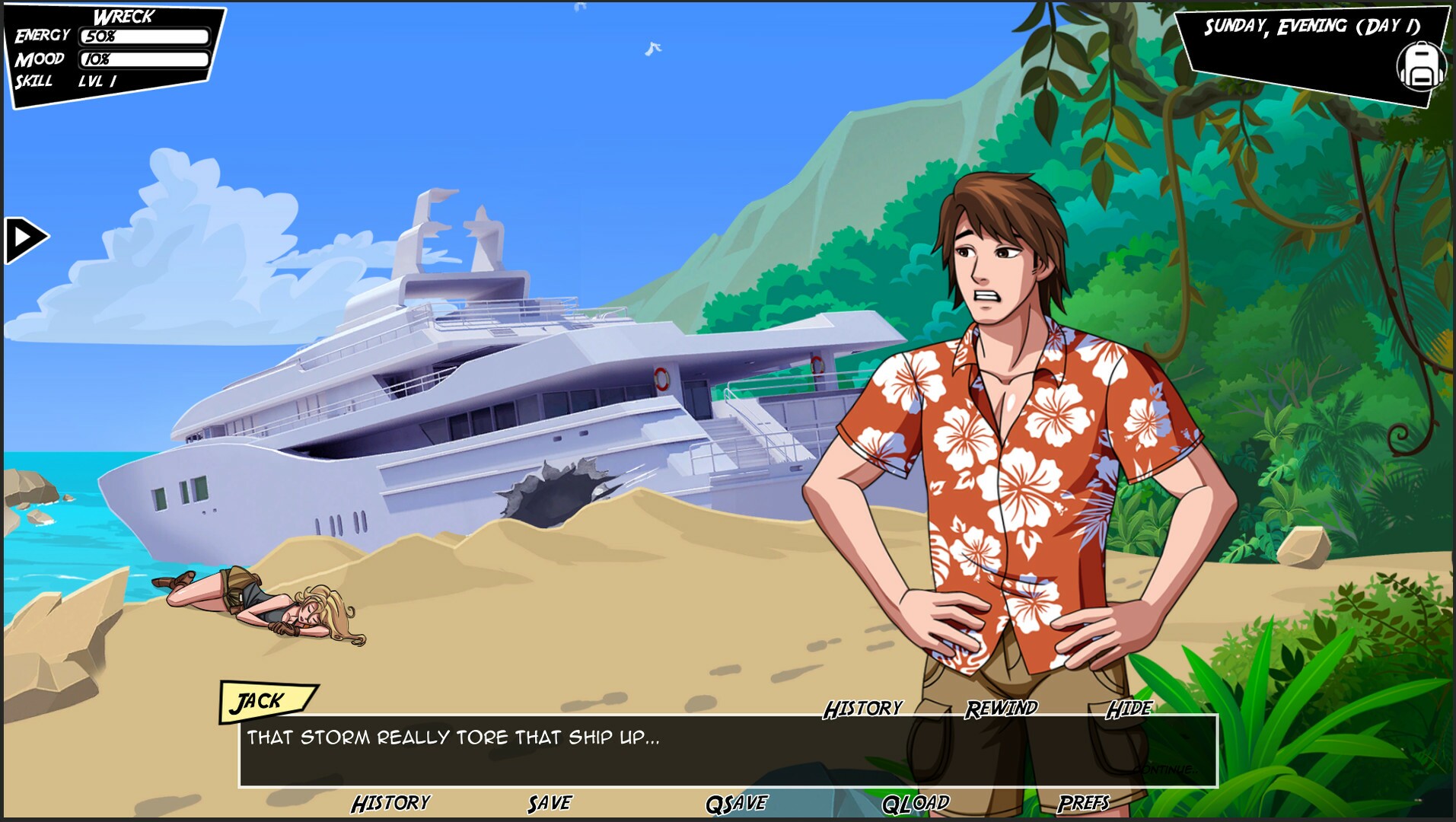Open History from the bottom menu
The image size is (1456, 822).
(x=391, y=801)
